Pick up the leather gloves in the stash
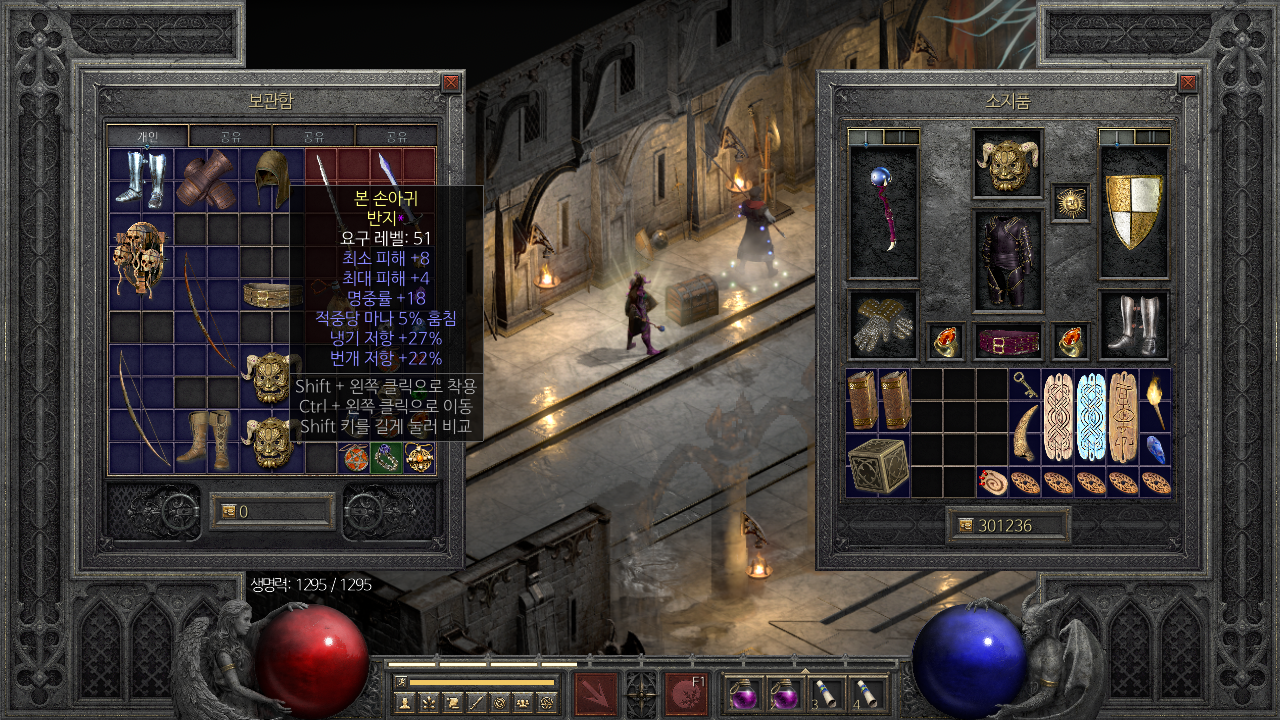Image resolution: width=1280 pixels, height=720 pixels. pyautogui.click(x=206, y=180)
